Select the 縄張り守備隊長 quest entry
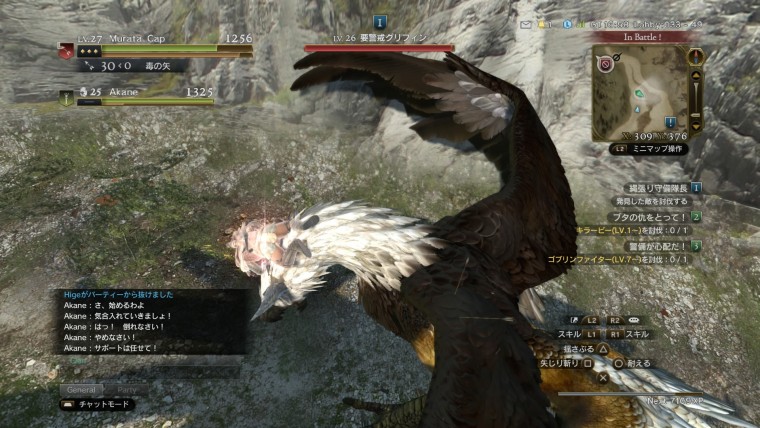 pos(655,187)
